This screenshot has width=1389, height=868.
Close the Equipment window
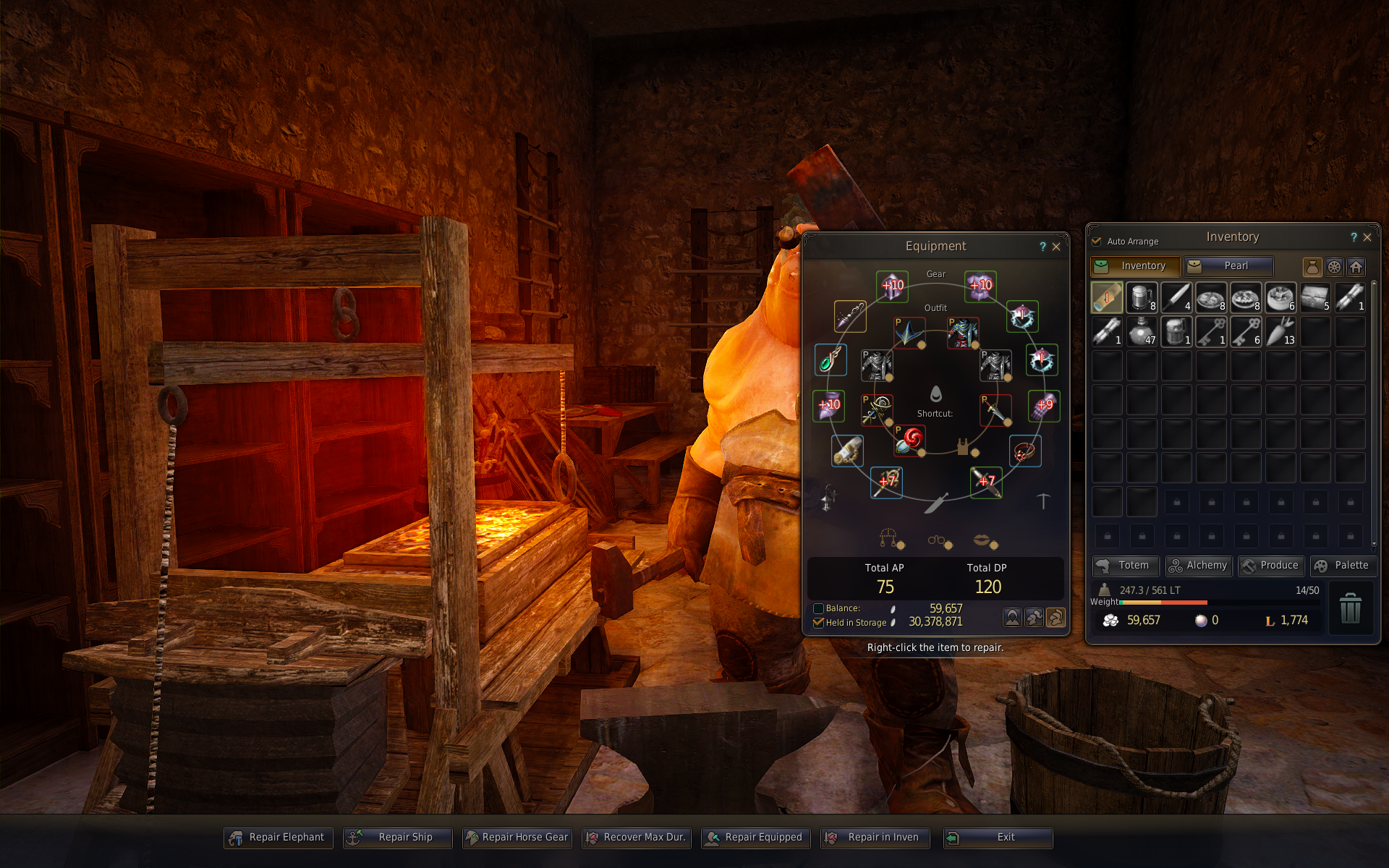[1056, 247]
